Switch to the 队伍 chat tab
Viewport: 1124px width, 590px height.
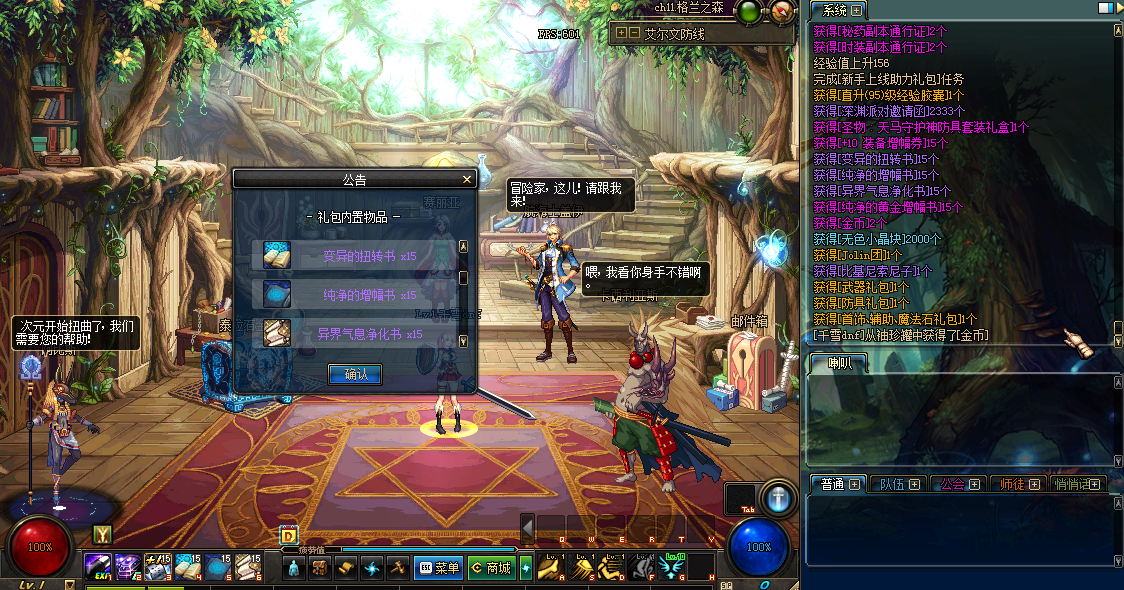(x=900, y=484)
